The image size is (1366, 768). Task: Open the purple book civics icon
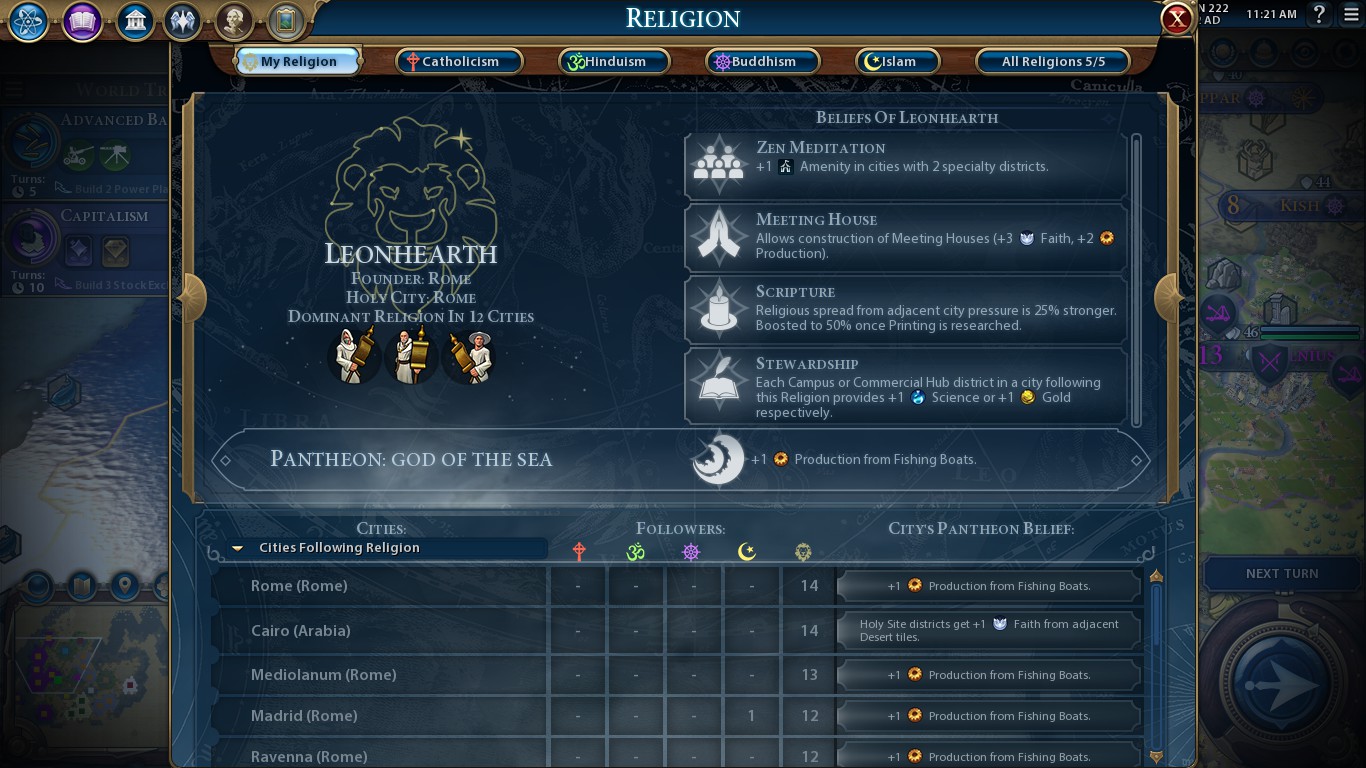point(82,21)
